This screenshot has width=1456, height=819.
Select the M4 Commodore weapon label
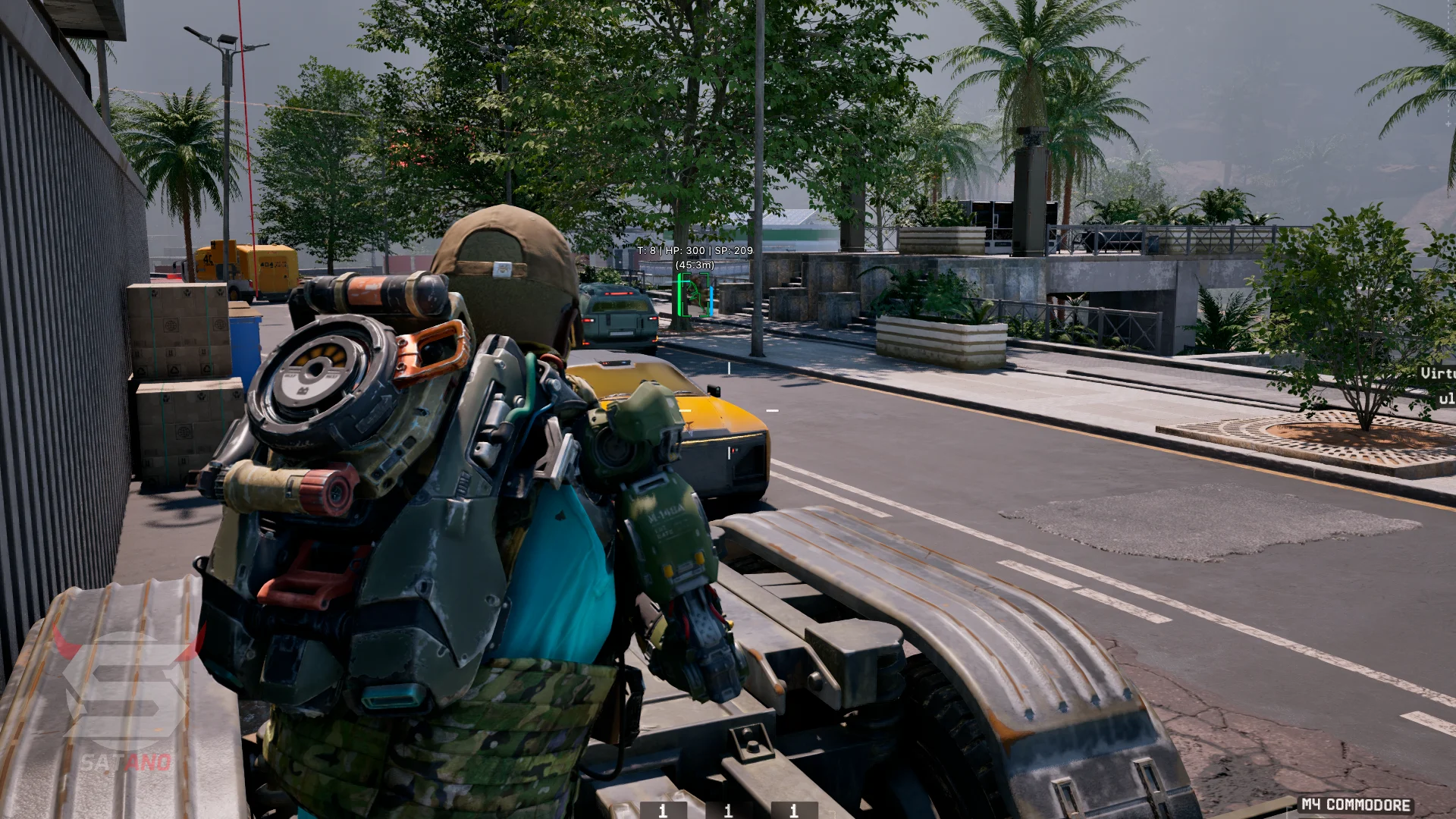point(1356,805)
